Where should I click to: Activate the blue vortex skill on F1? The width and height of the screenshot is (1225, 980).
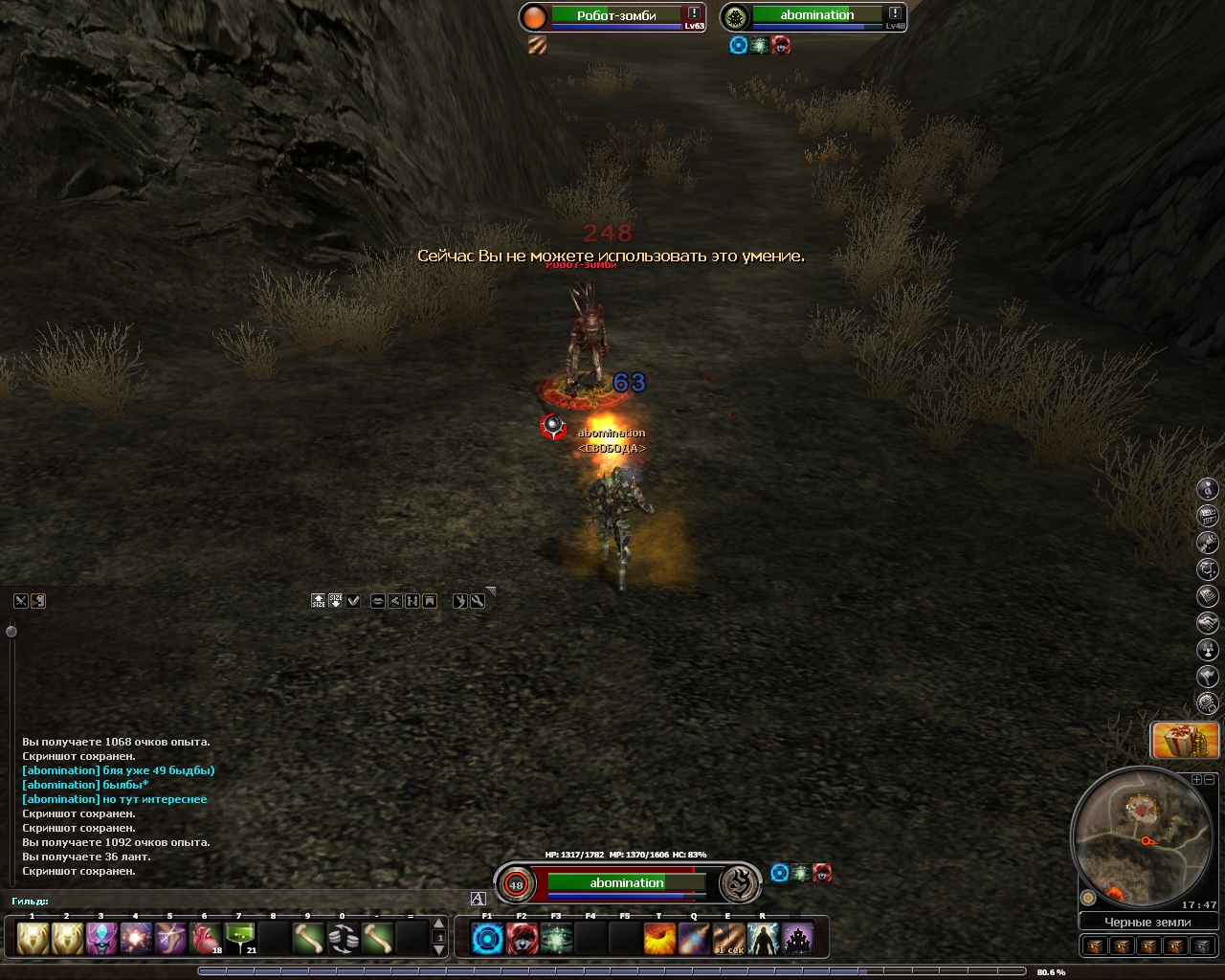(x=487, y=939)
